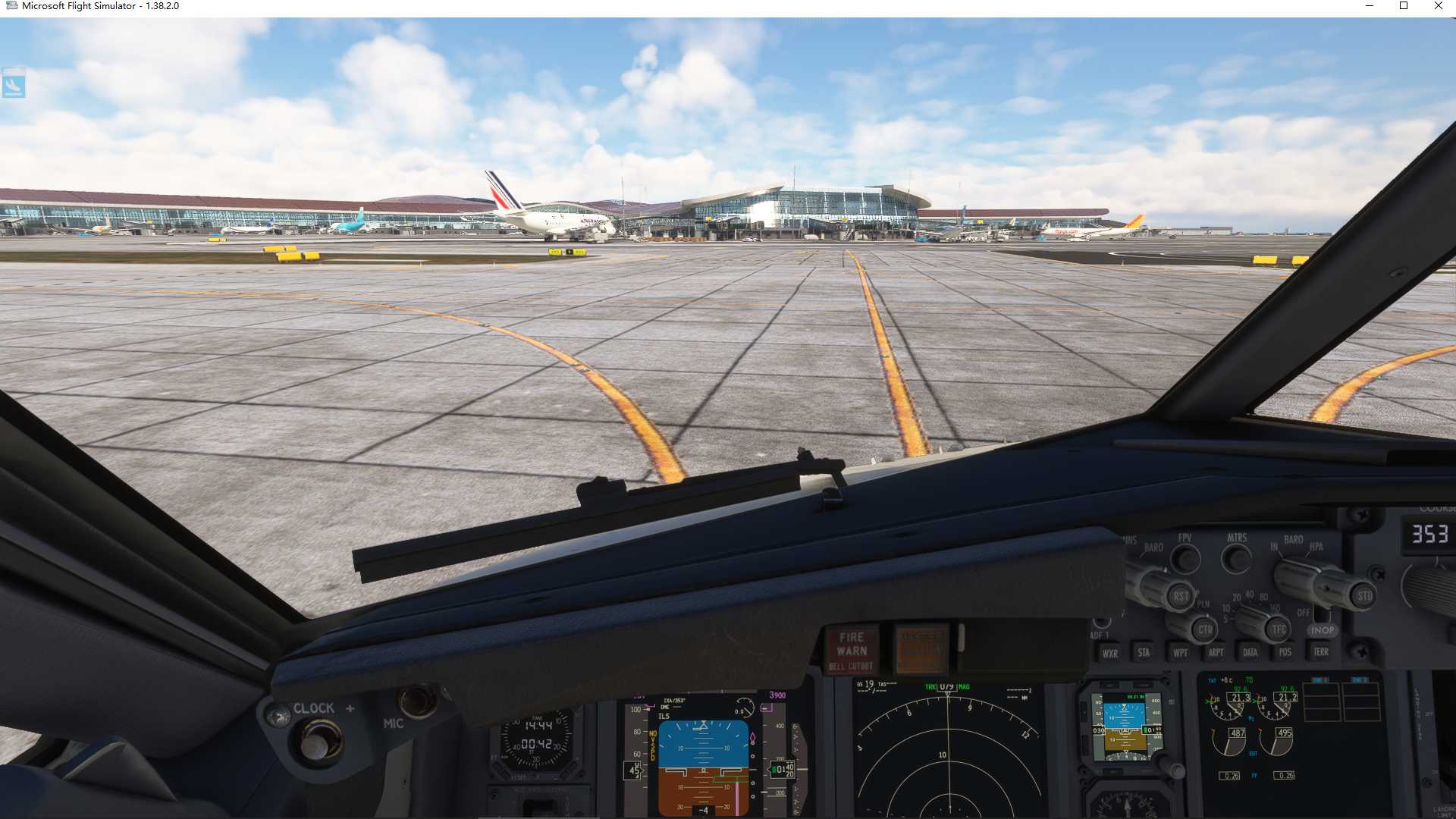Open the in-game toolbar airplane icon
1456x819 pixels.
(x=15, y=86)
